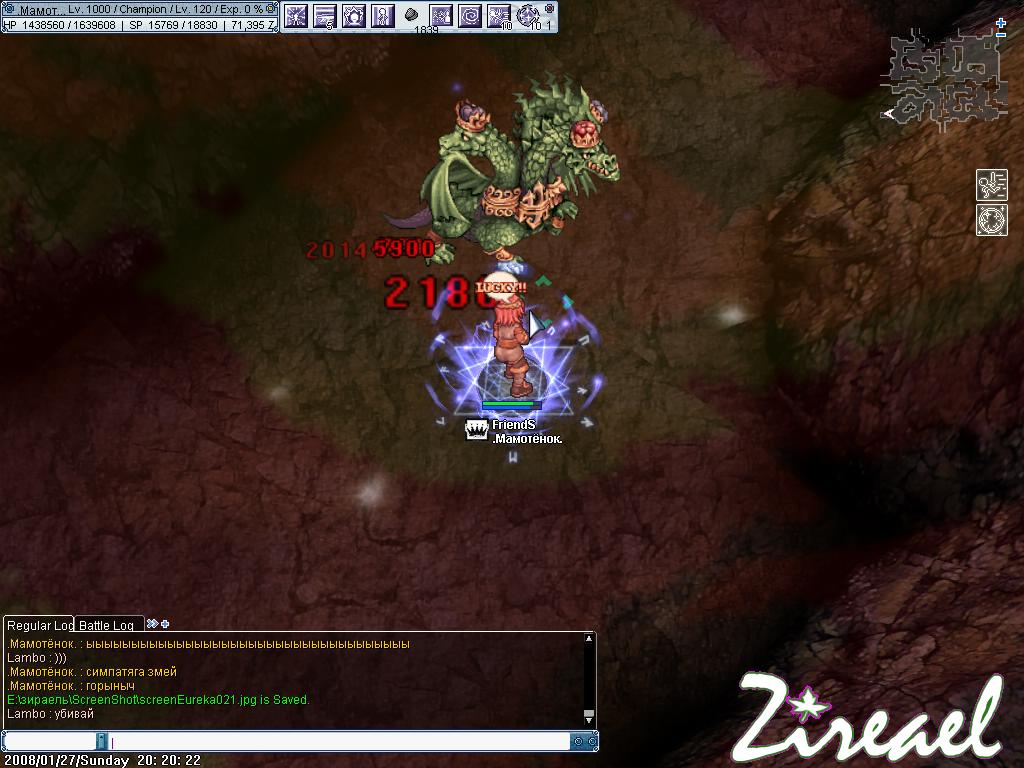
Task: Use the dark stone item in the hotbar
Action: pos(411,15)
